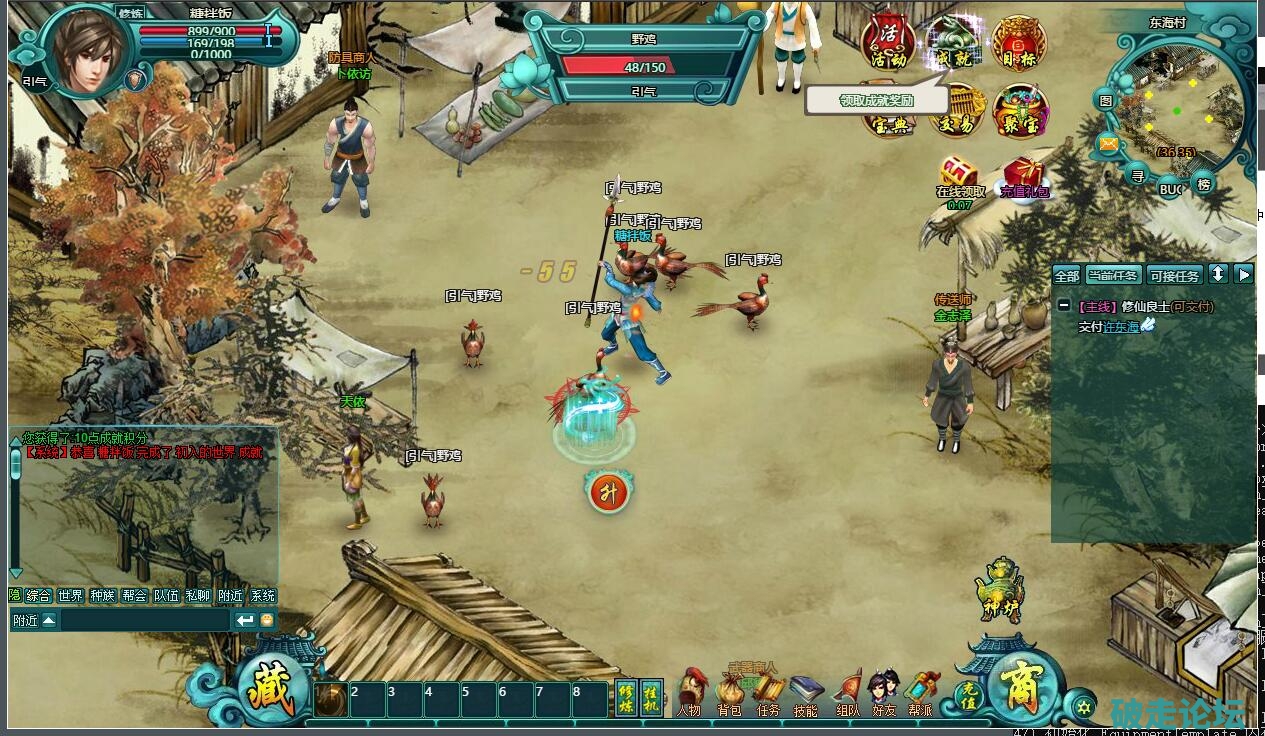Open the 成就 achievements icon

point(952,44)
